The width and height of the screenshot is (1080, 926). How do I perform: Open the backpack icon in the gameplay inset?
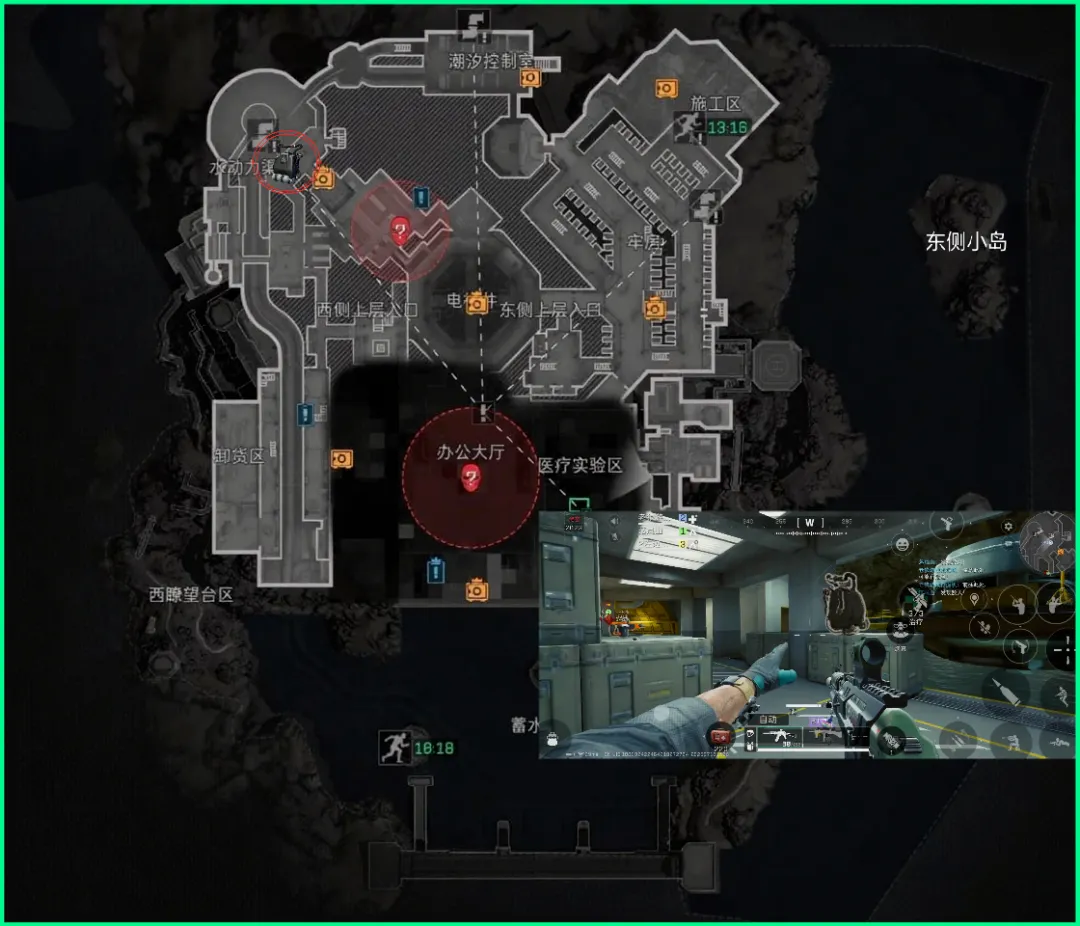click(551, 740)
